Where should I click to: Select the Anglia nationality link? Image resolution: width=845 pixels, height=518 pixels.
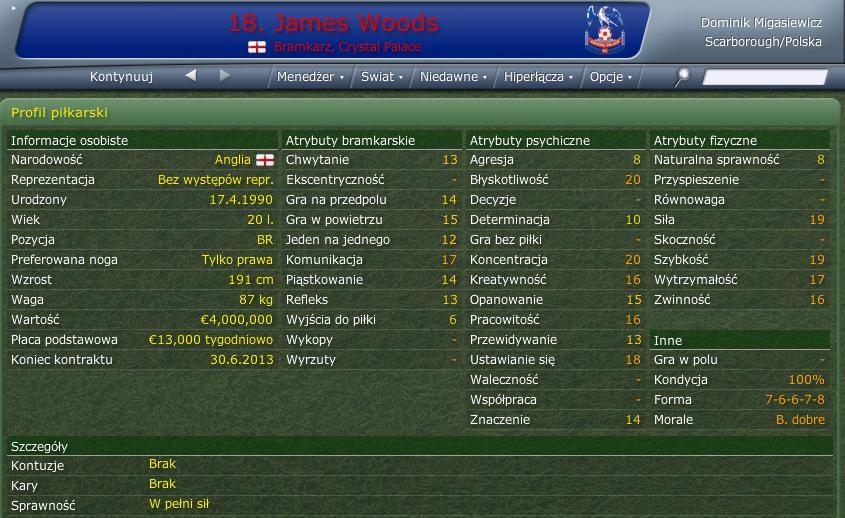(232, 160)
